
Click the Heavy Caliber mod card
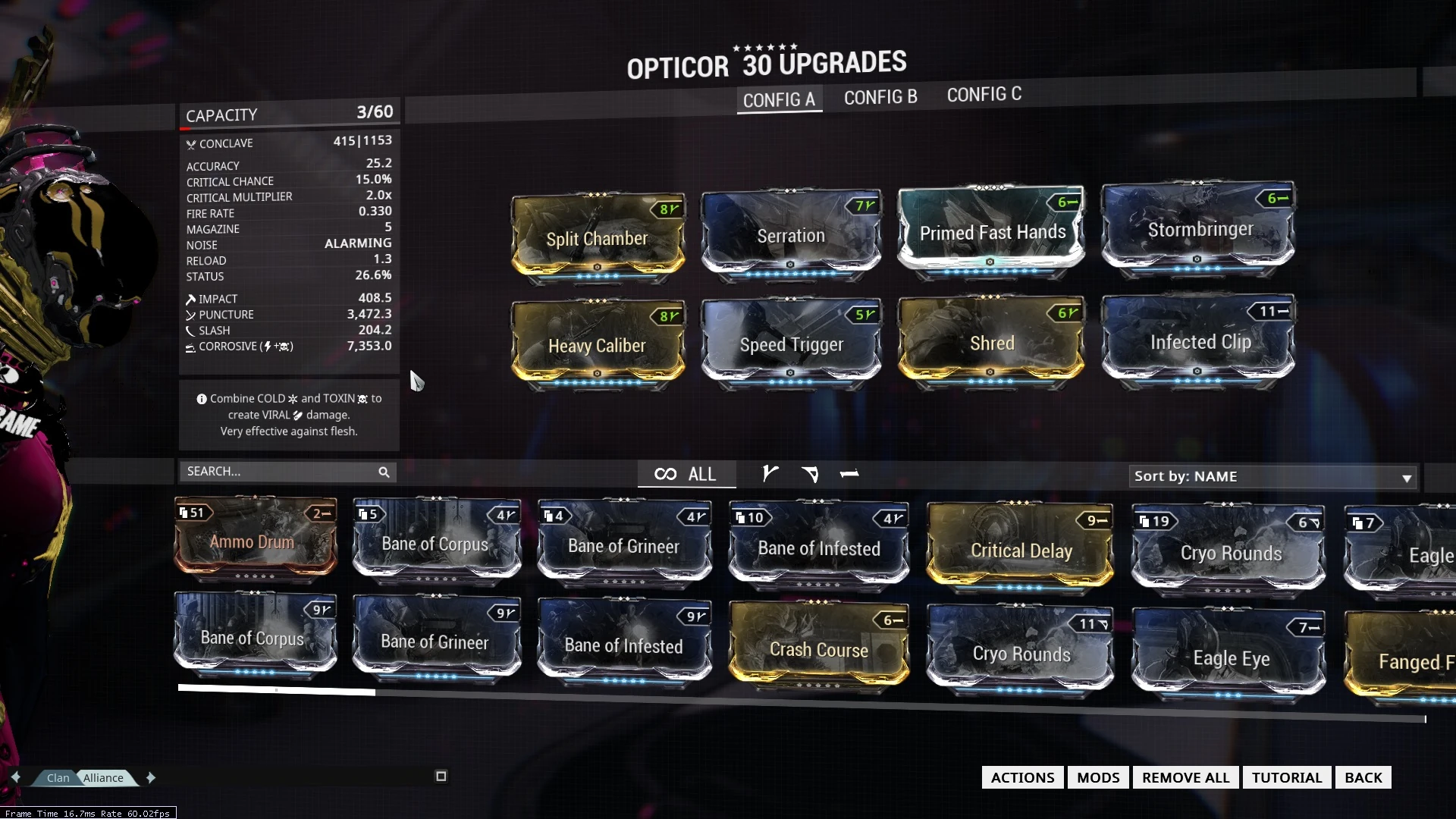pos(598,345)
